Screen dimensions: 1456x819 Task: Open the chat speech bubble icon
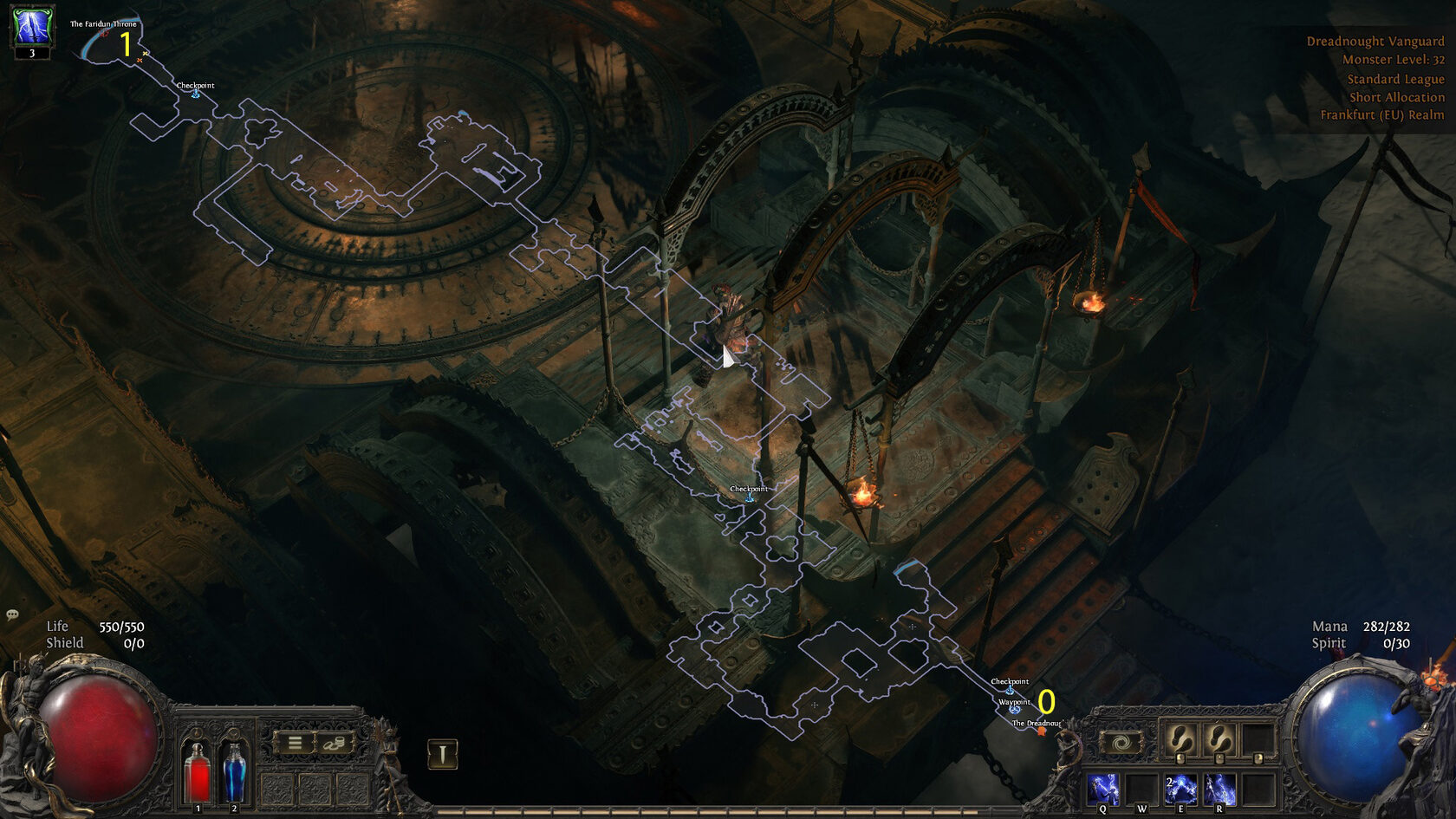pos(12,614)
